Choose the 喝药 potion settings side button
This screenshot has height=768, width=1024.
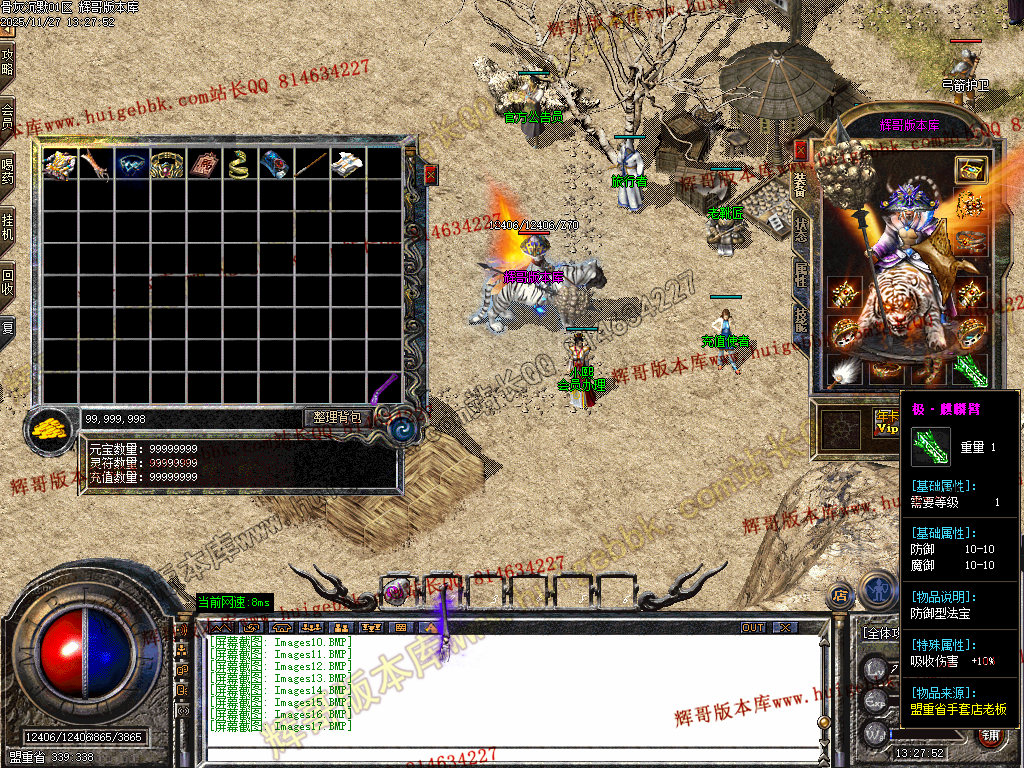pyautogui.click(x=8, y=170)
